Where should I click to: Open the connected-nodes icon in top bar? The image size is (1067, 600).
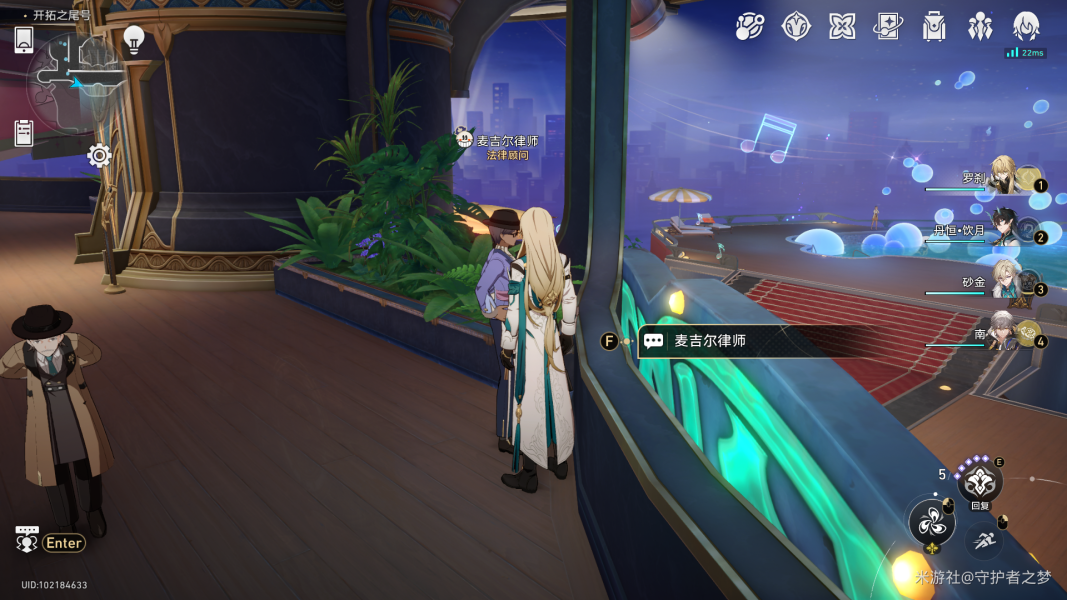click(x=749, y=26)
